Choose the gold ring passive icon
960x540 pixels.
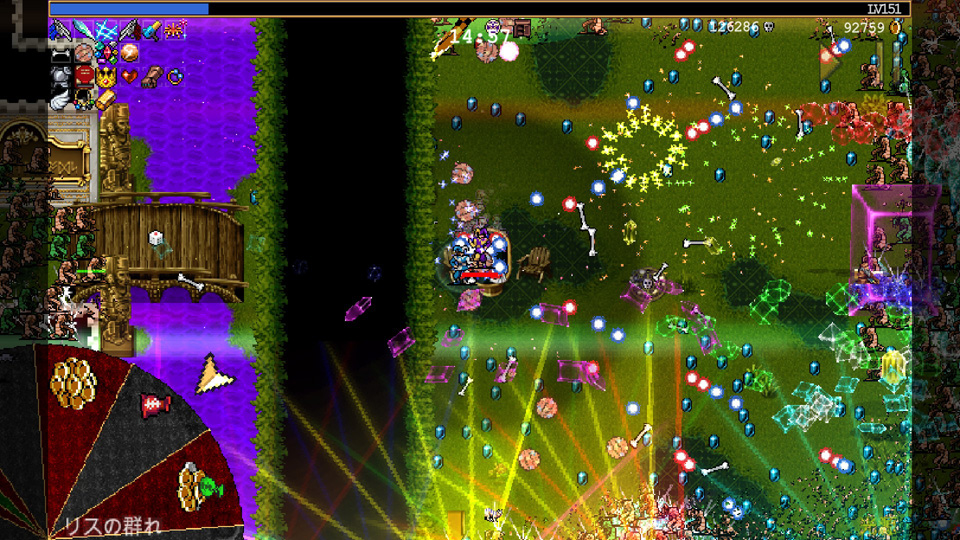(x=175, y=76)
